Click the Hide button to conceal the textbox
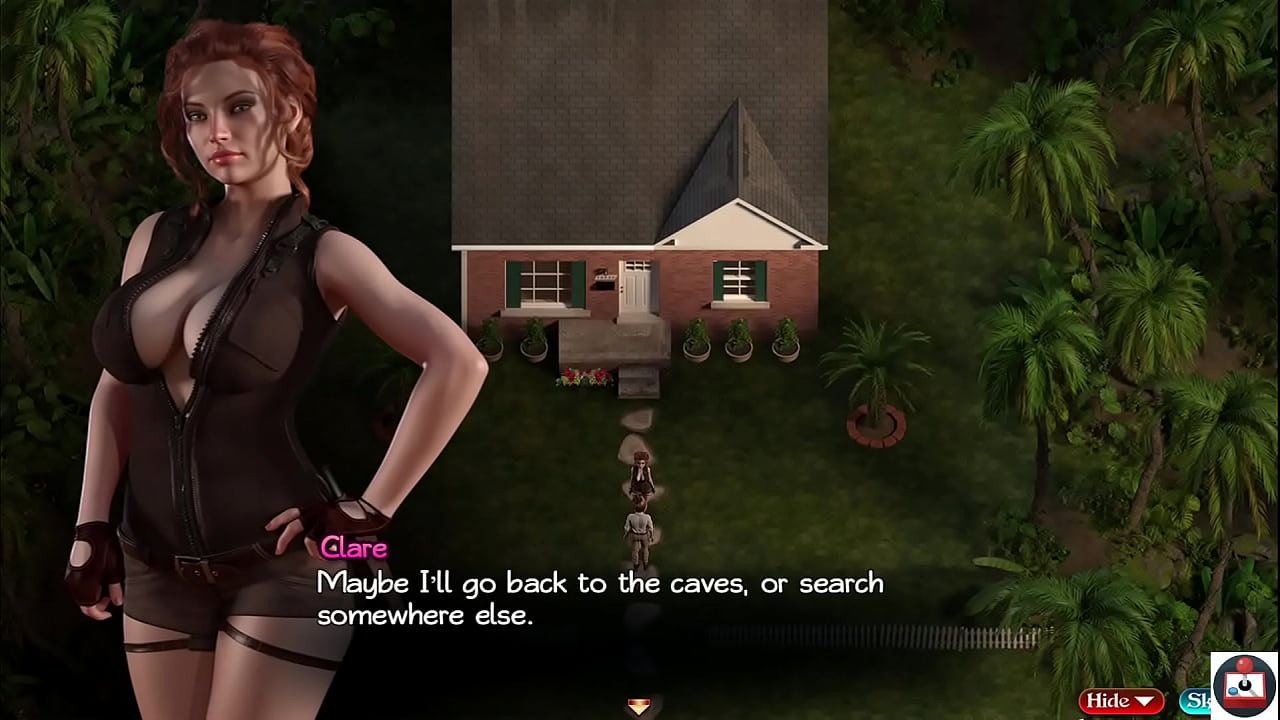 point(1112,701)
